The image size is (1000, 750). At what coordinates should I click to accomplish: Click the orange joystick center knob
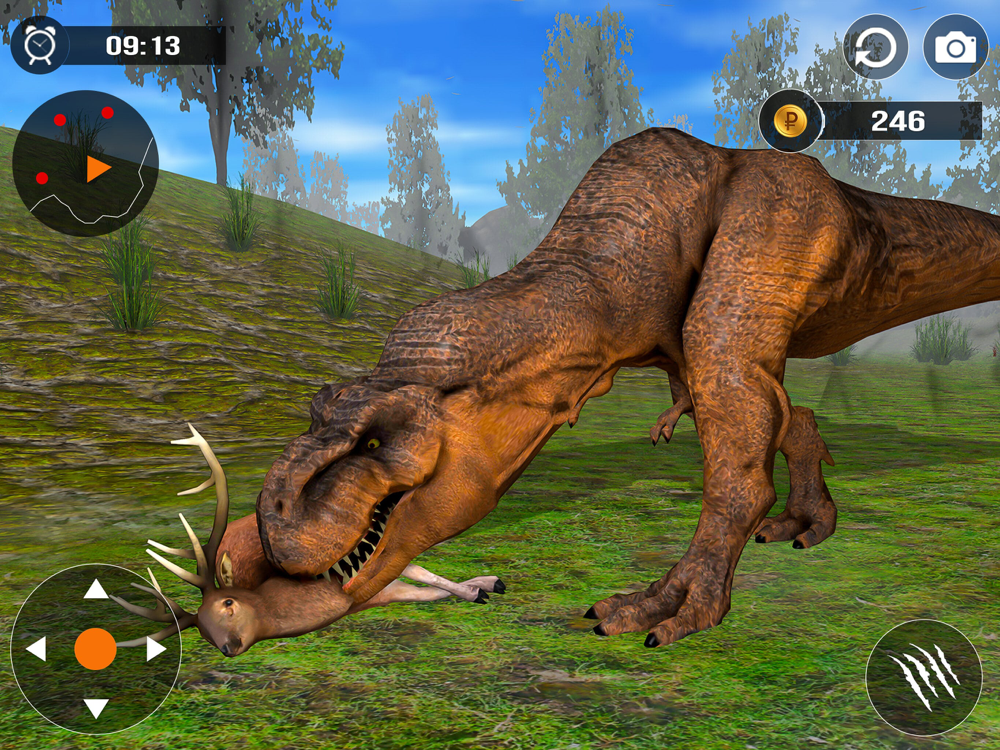(96, 649)
